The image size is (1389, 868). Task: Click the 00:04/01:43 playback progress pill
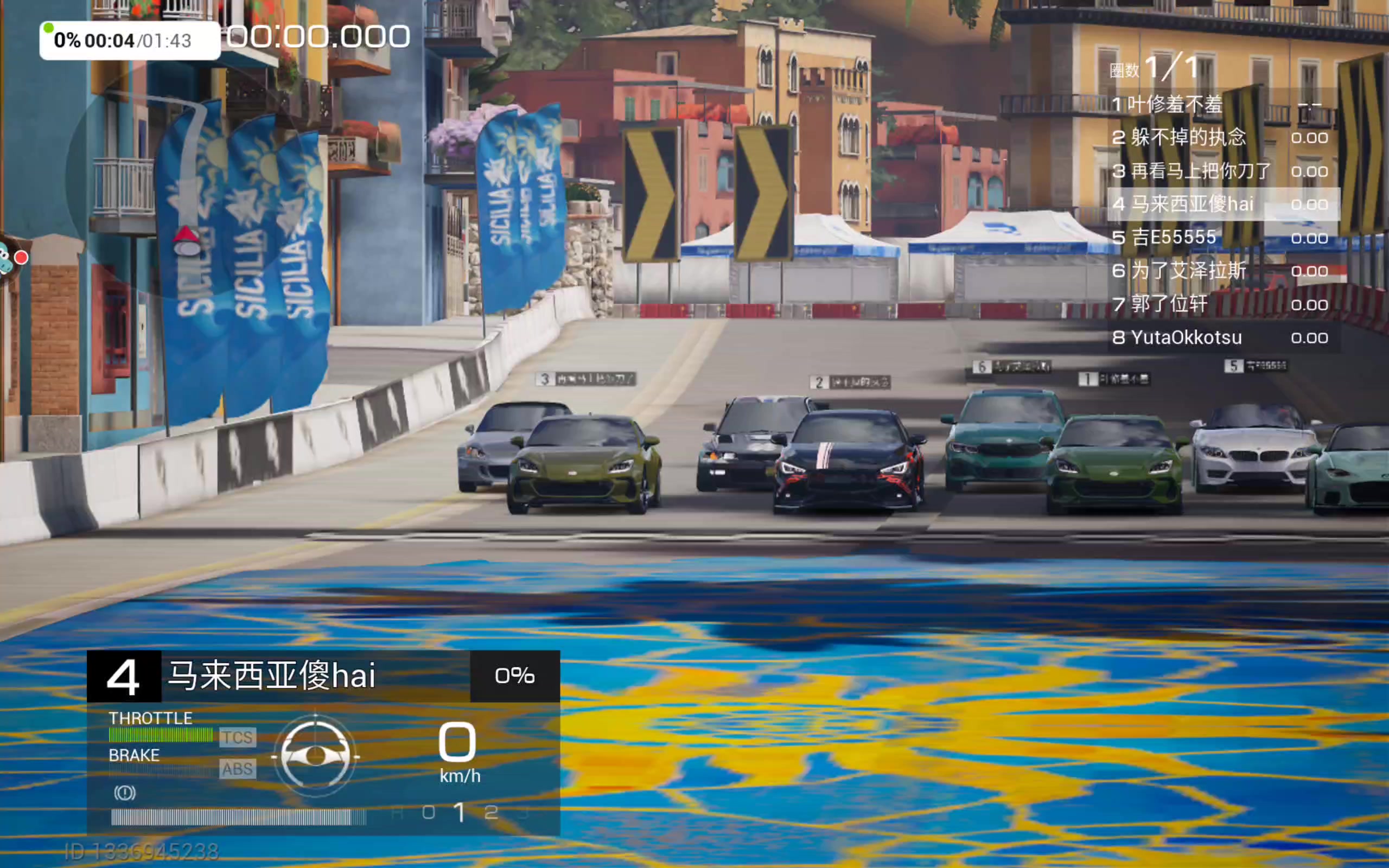pos(130,41)
